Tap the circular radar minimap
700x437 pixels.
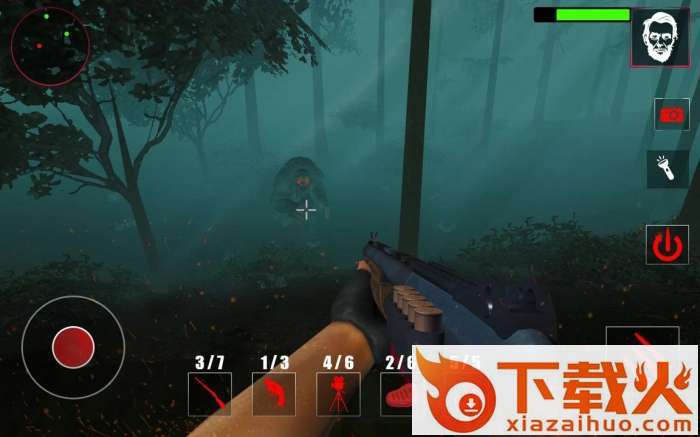(50, 46)
